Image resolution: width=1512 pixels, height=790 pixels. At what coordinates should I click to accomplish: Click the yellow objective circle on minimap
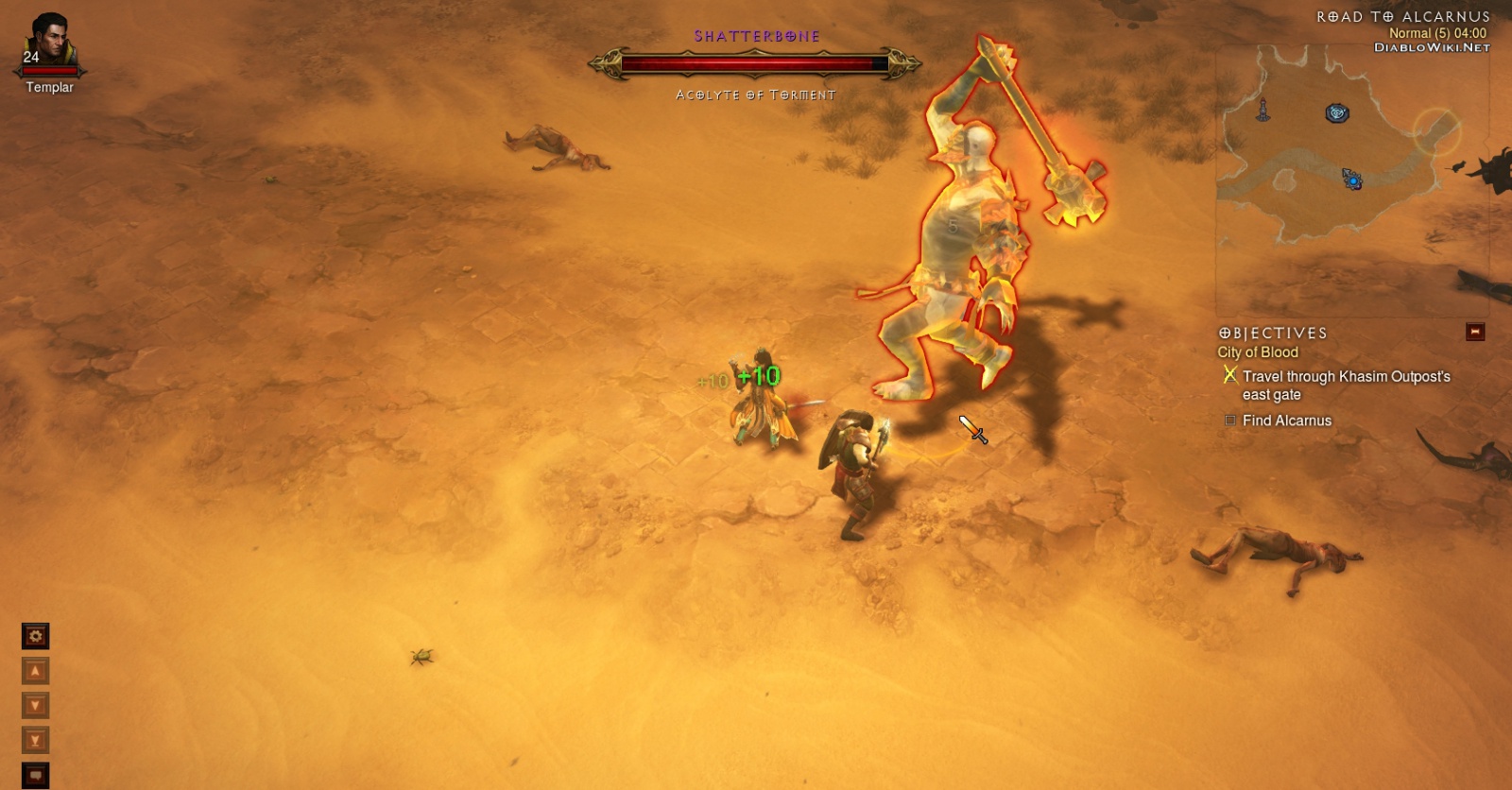pyautogui.click(x=1436, y=130)
